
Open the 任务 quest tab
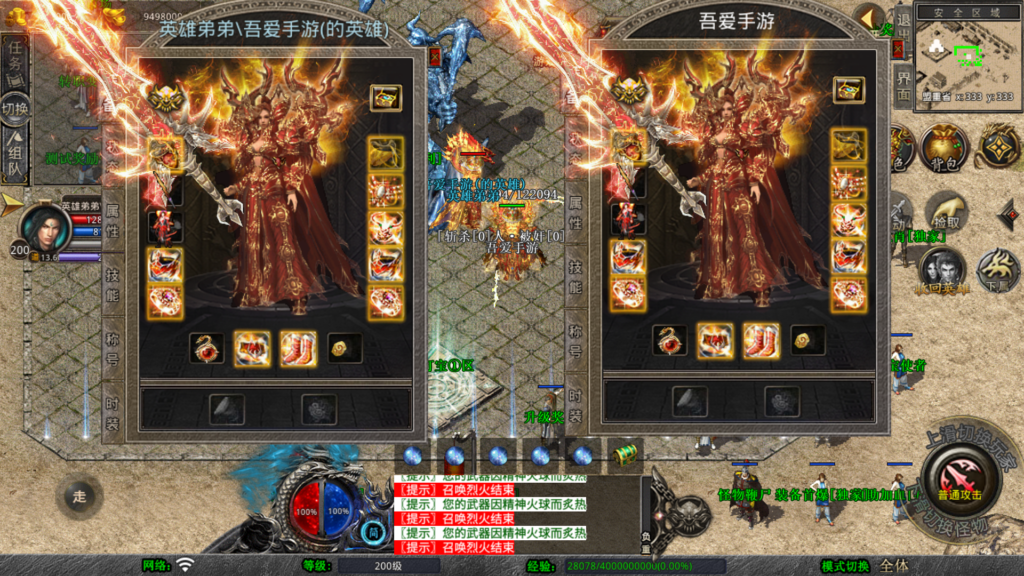[15, 64]
